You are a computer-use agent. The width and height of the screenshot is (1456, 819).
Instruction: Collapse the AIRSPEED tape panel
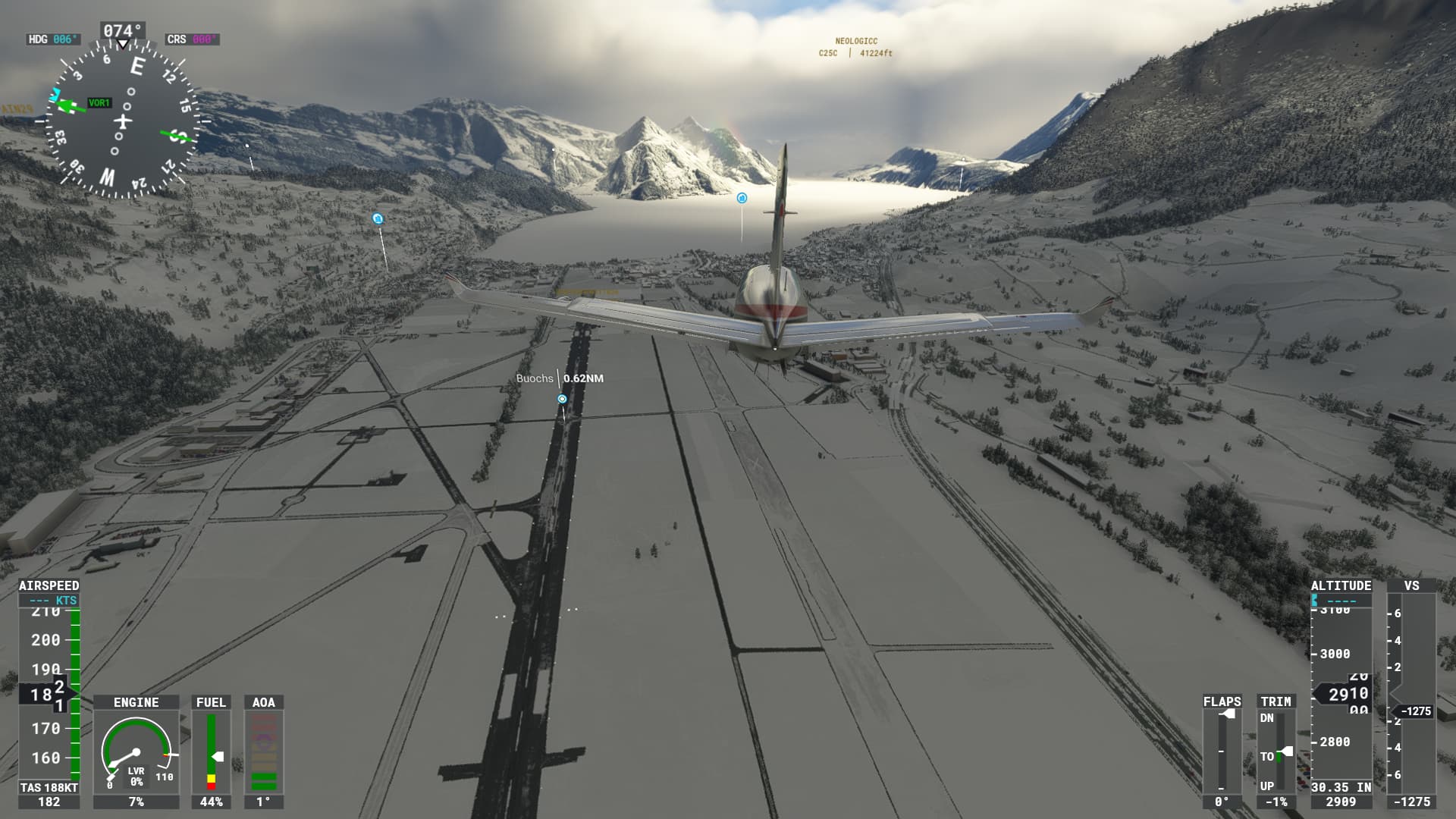coord(49,586)
